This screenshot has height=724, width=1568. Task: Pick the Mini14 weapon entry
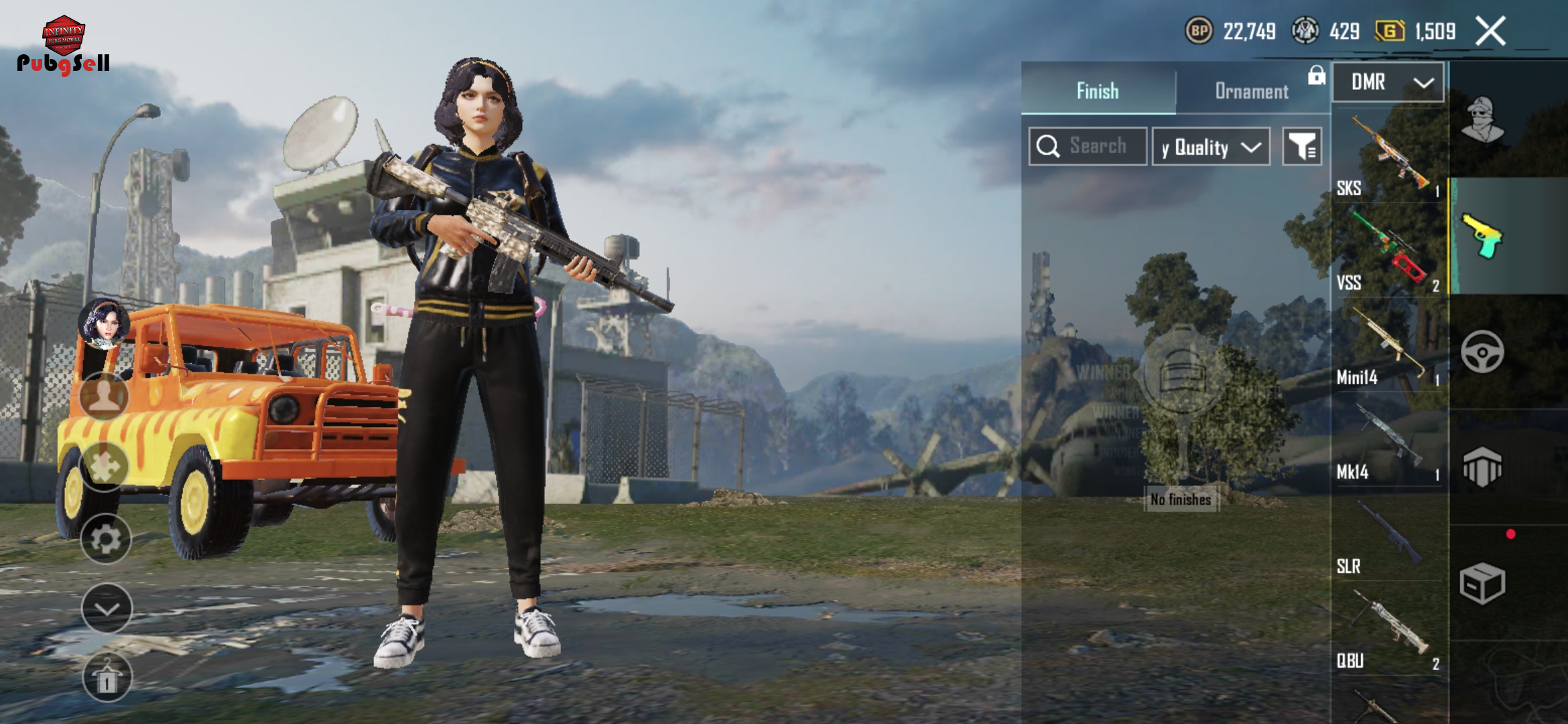coord(1388,345)
